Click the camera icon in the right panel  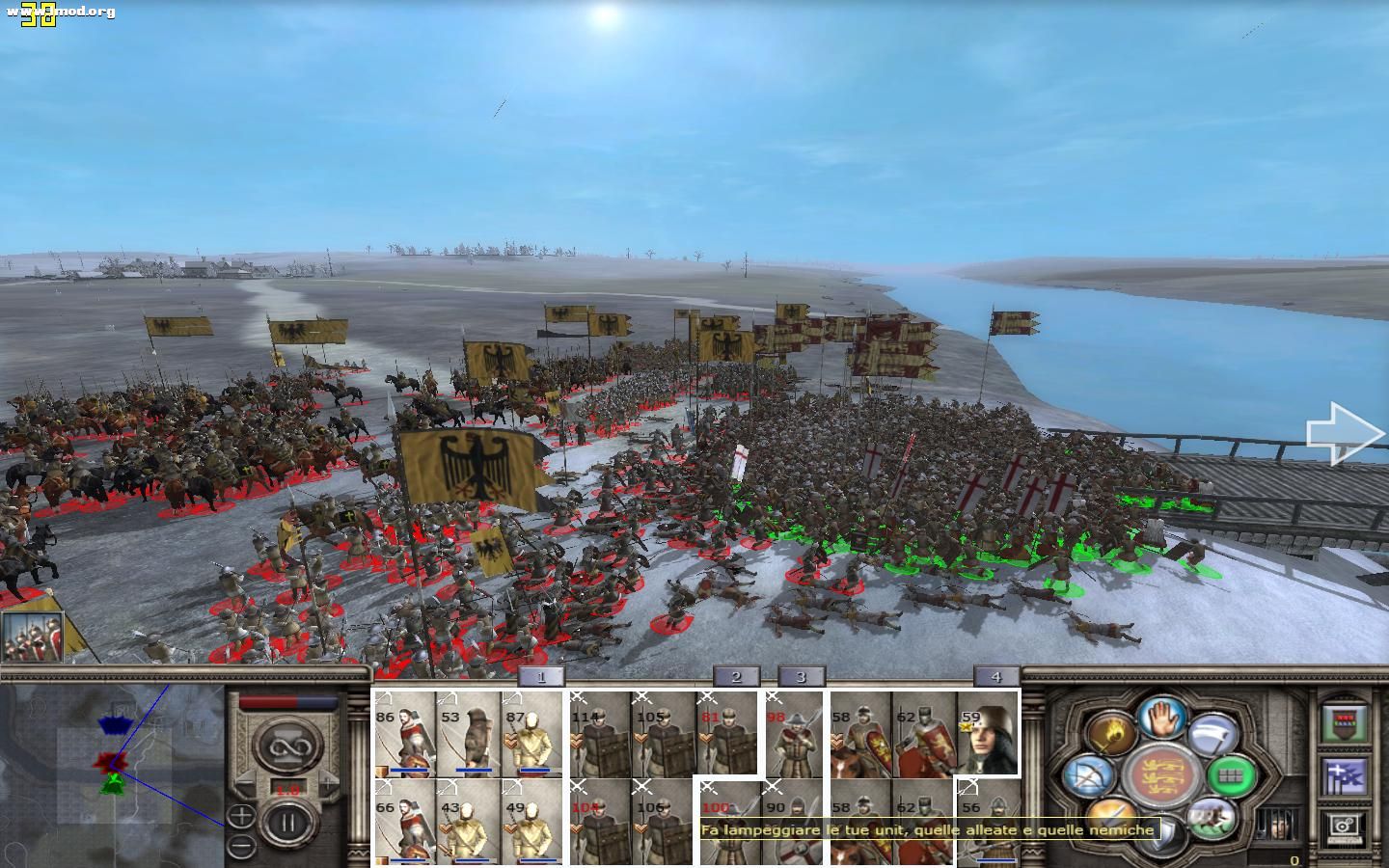click(1345, 827)
